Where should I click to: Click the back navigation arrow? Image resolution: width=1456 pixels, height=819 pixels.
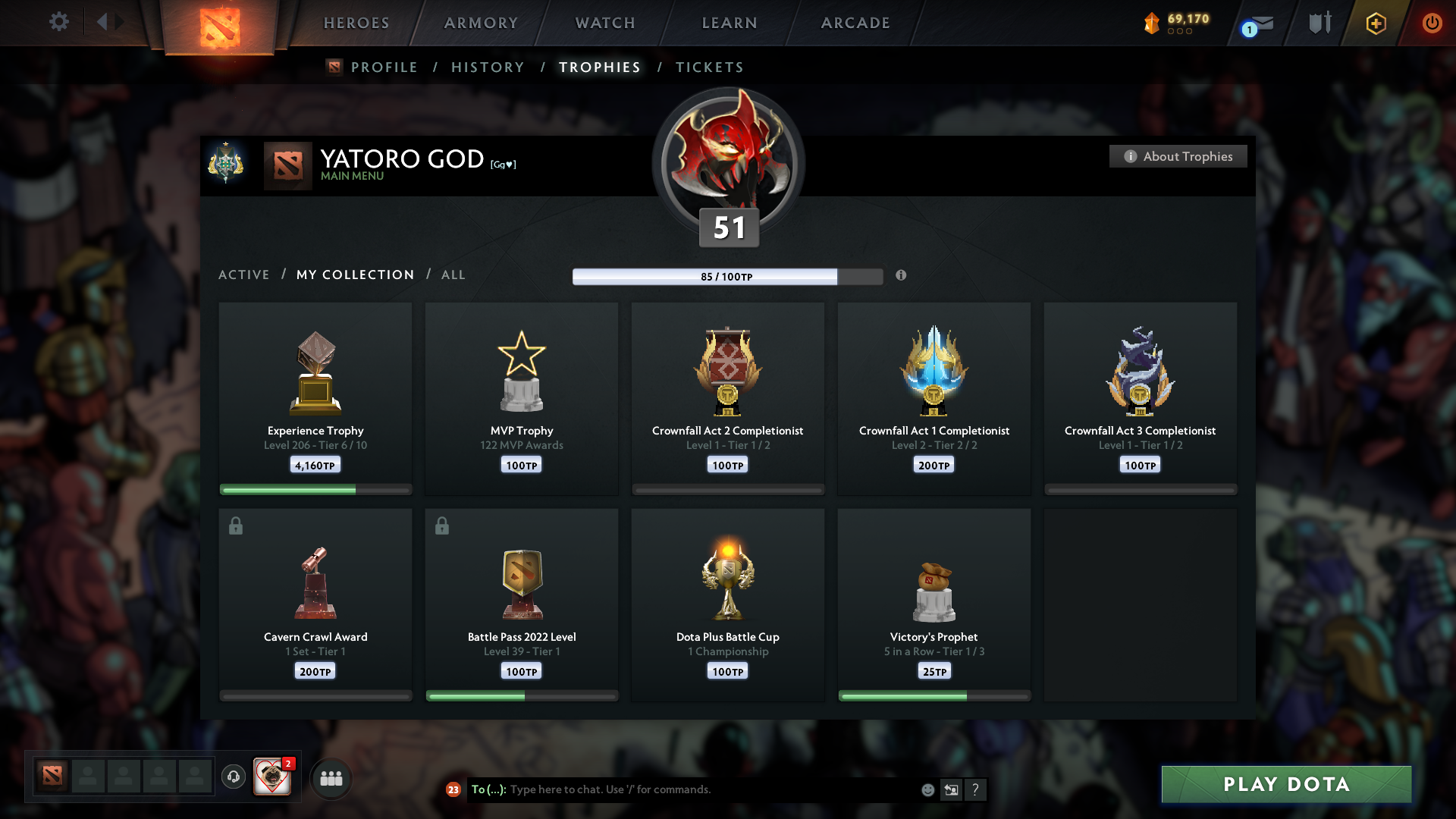click(101, 22)
